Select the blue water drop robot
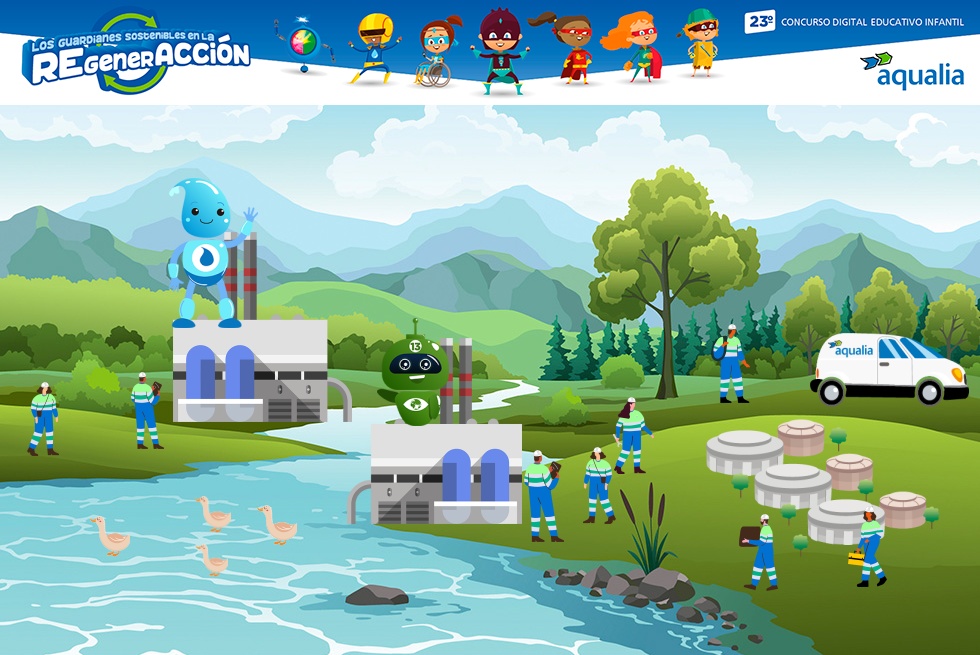 [207, 254]
